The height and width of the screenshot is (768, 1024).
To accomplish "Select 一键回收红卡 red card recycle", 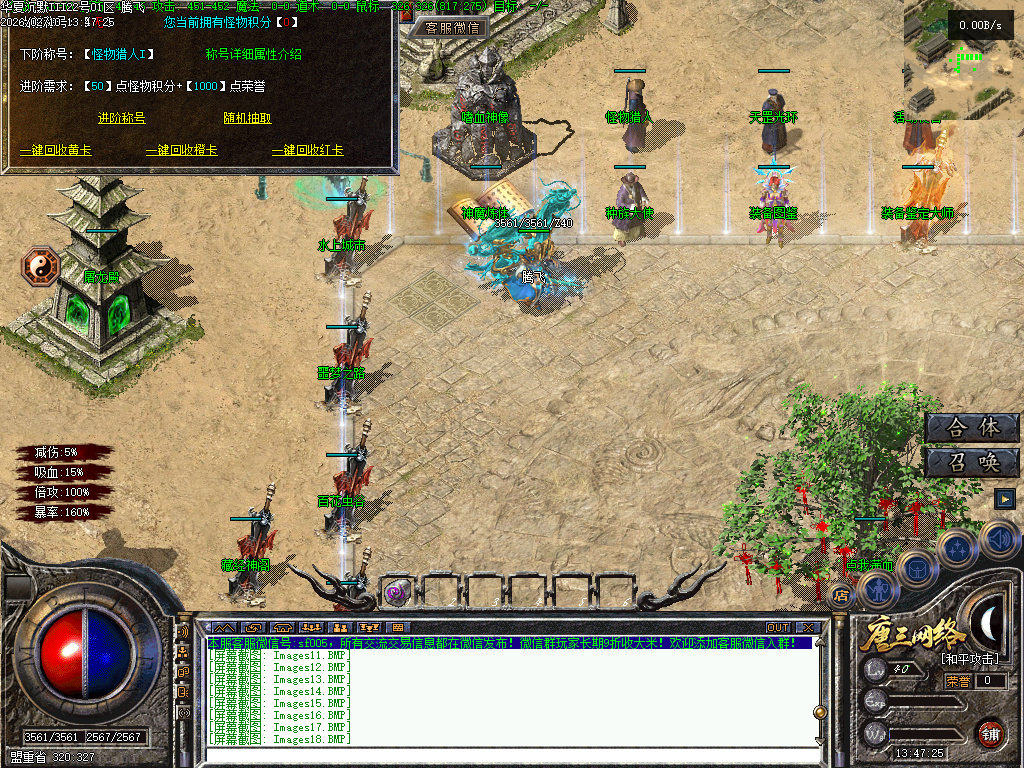I will (308, 151).
